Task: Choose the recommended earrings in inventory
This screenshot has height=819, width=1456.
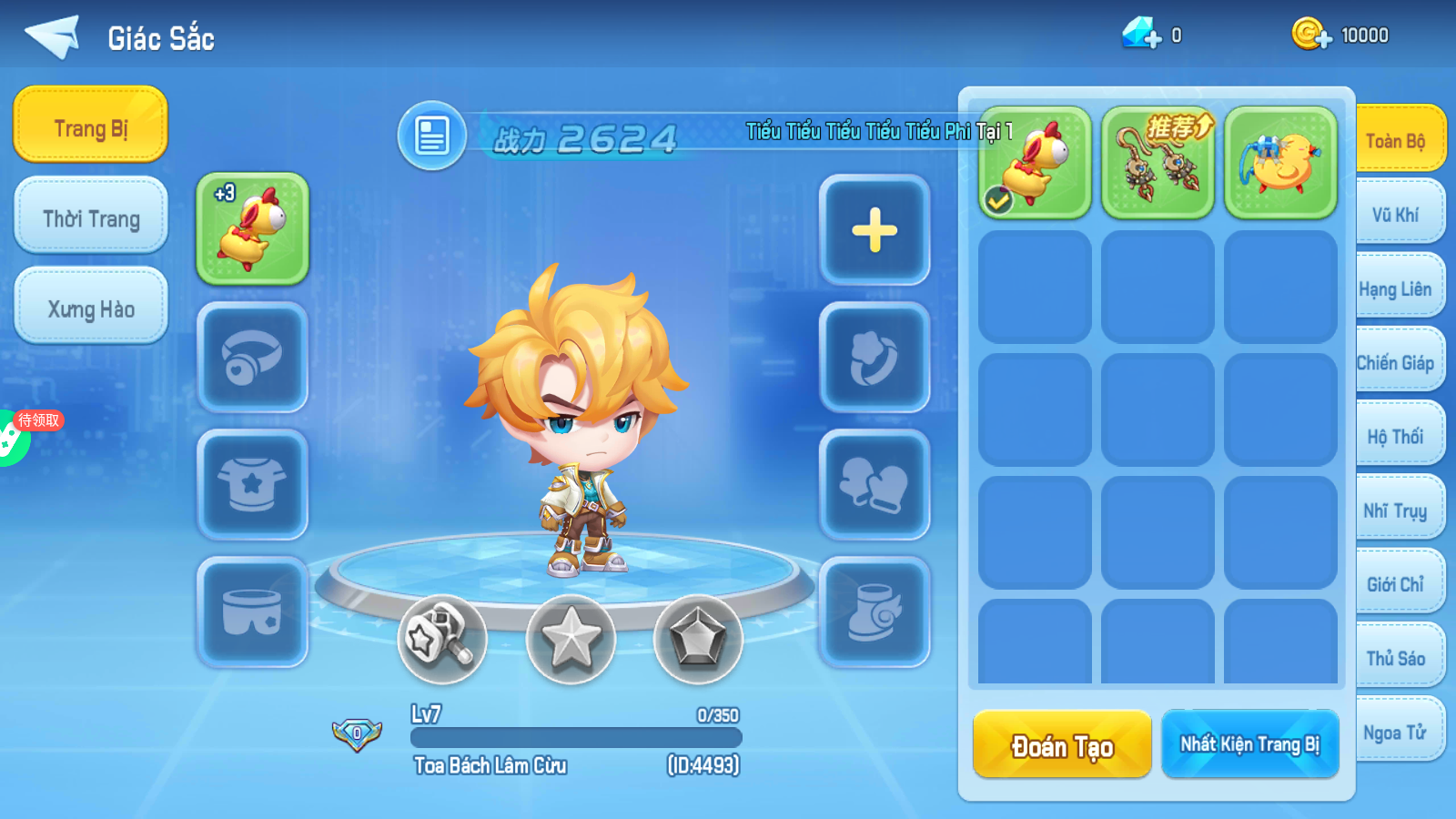Action: coord(1158,162)
